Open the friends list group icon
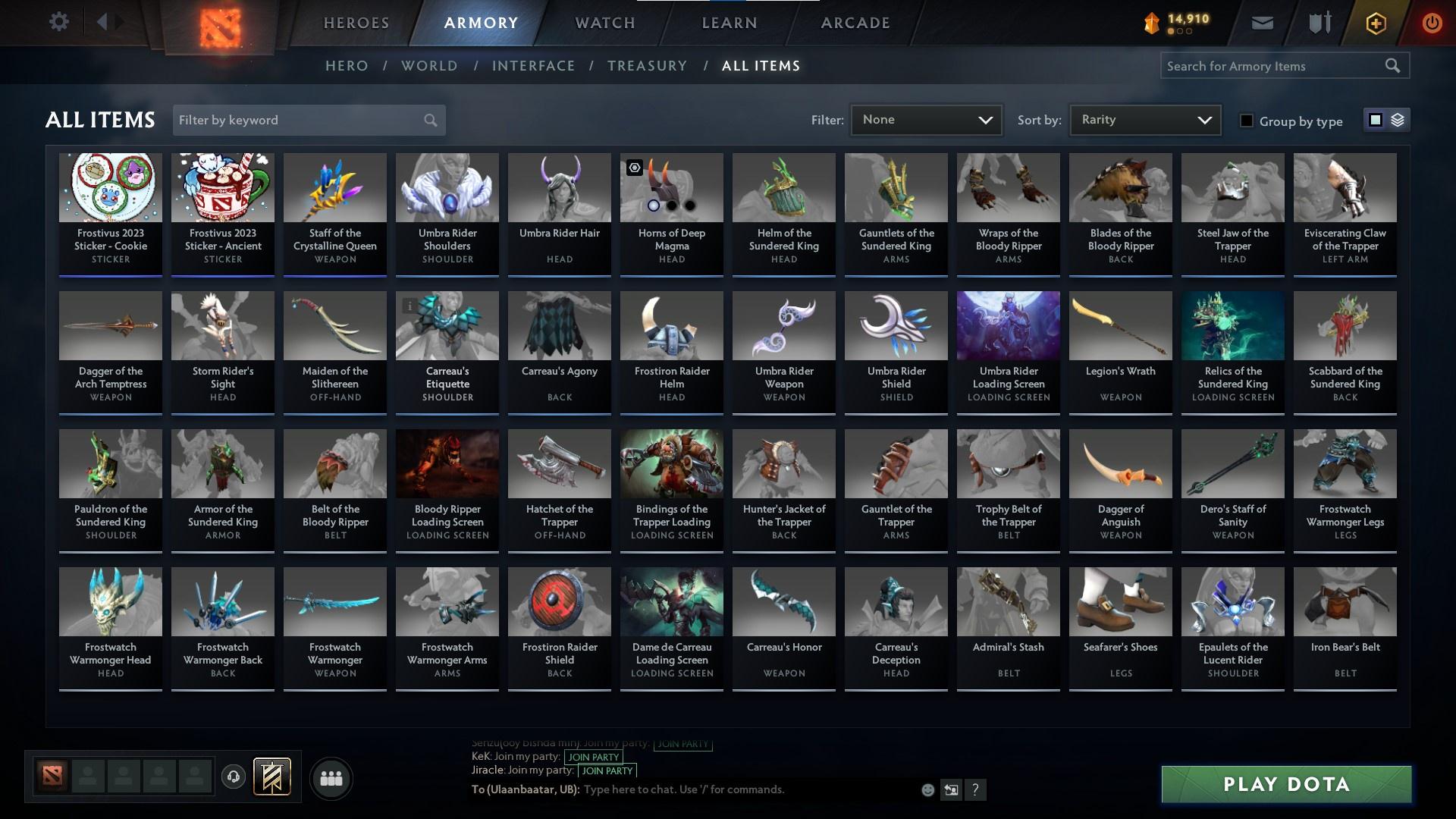This screenshot has width=1456, height=819. tap(330, 778)
